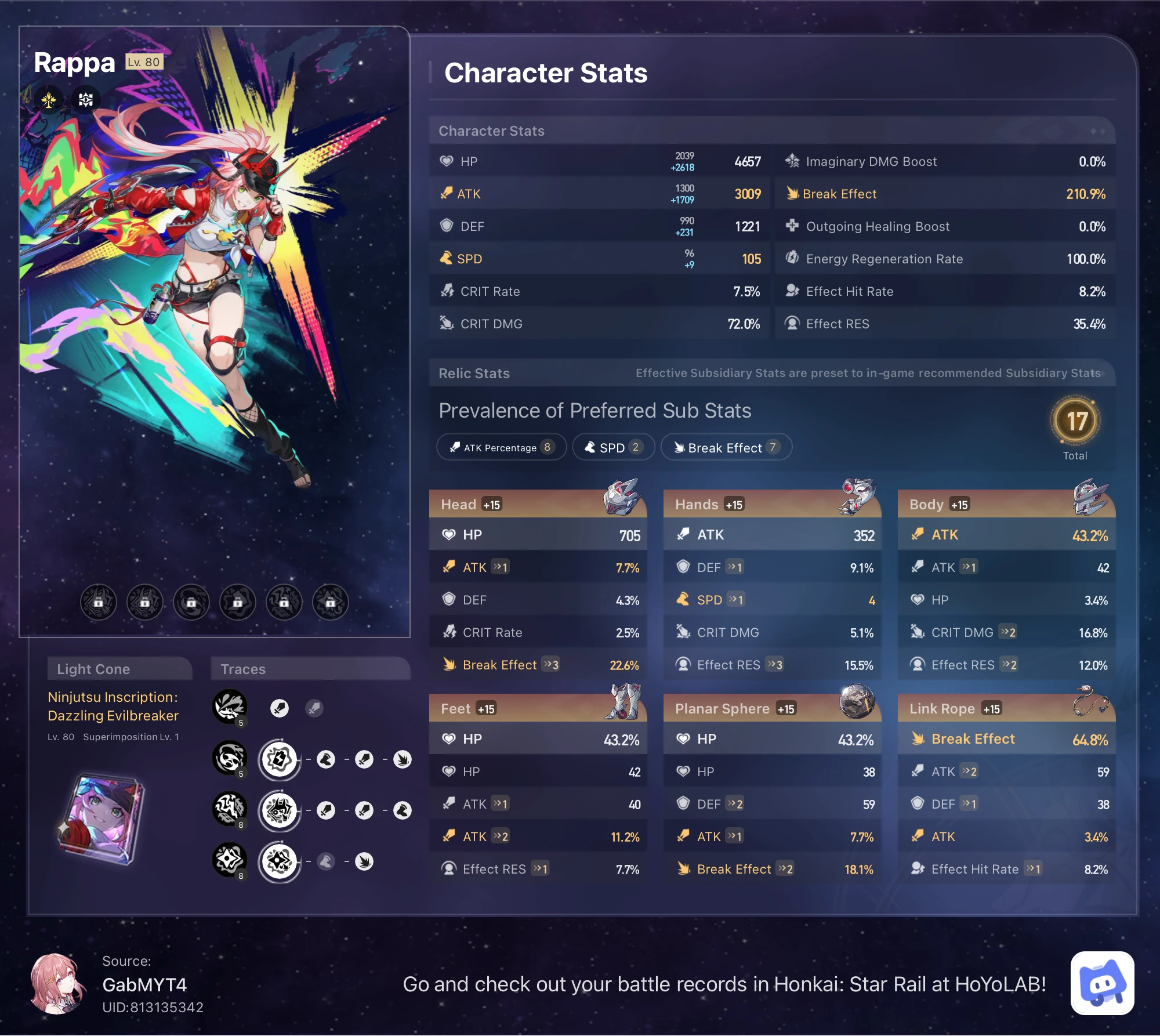
Task: Open the Ninjutsu Inscription: Dazzling Evilbreaker link
Action: 113,707
